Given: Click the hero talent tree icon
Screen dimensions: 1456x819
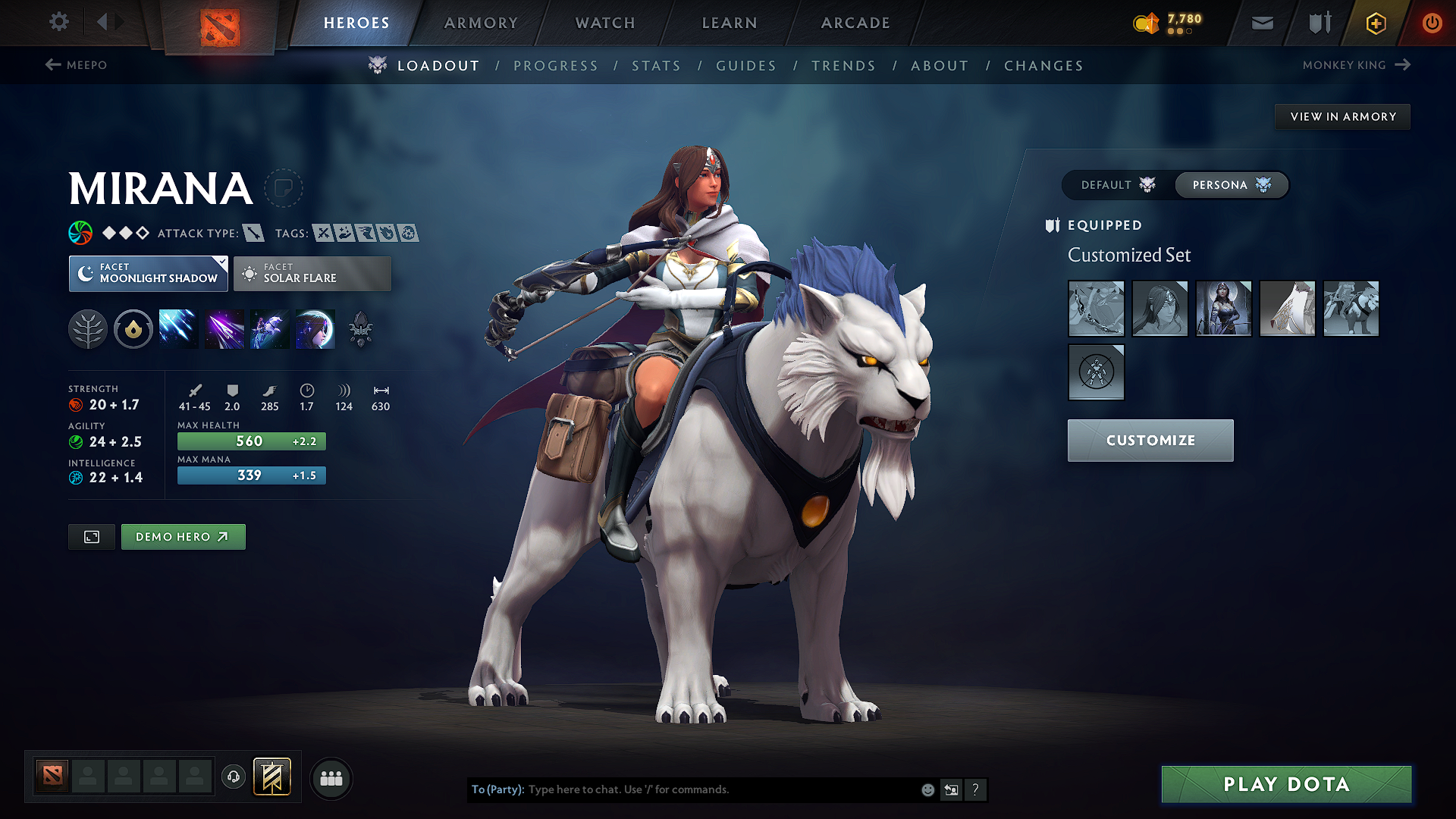Looking at the screenshot, I should (88, 328).
